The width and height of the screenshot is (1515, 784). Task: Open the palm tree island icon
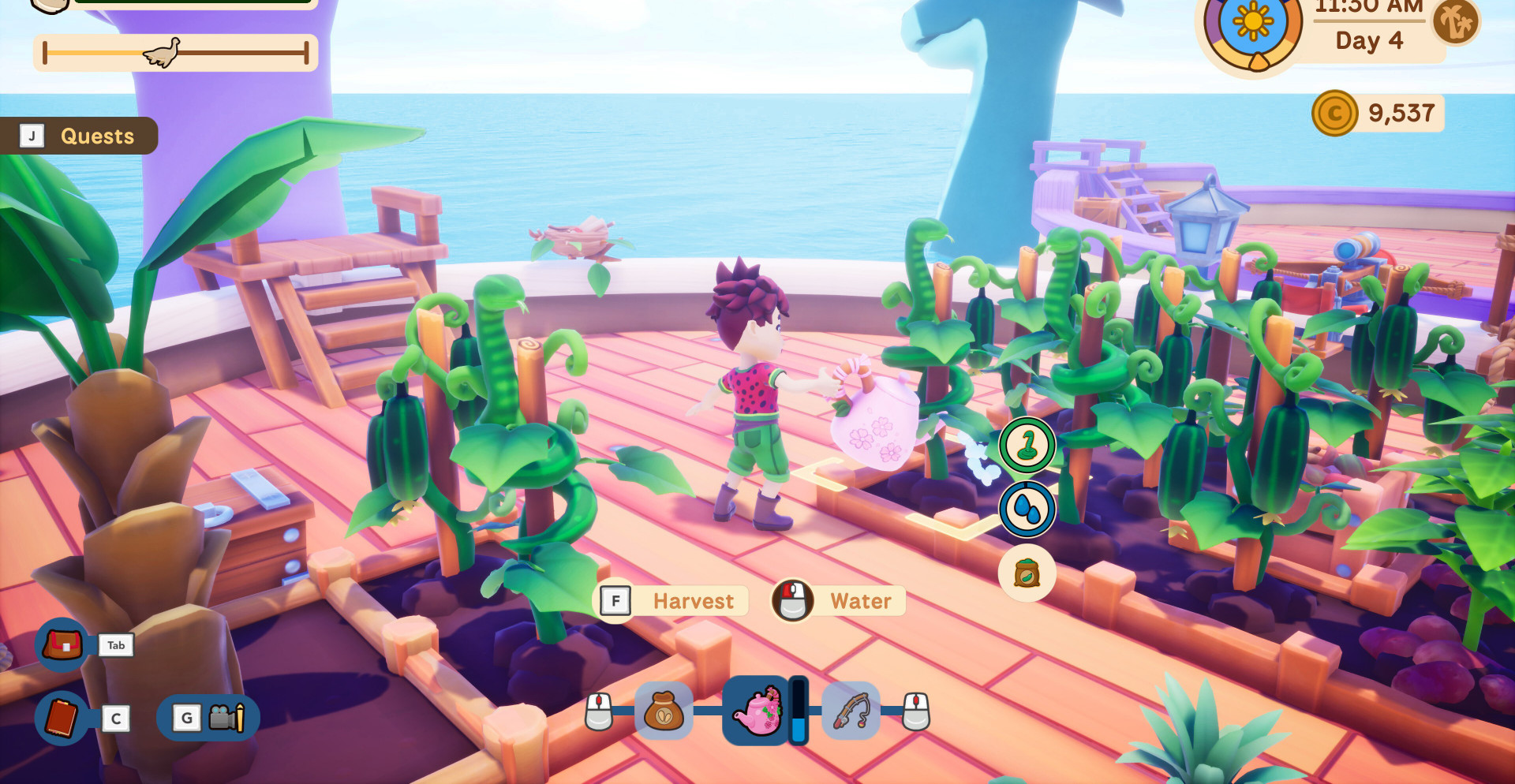point(1456,21)
